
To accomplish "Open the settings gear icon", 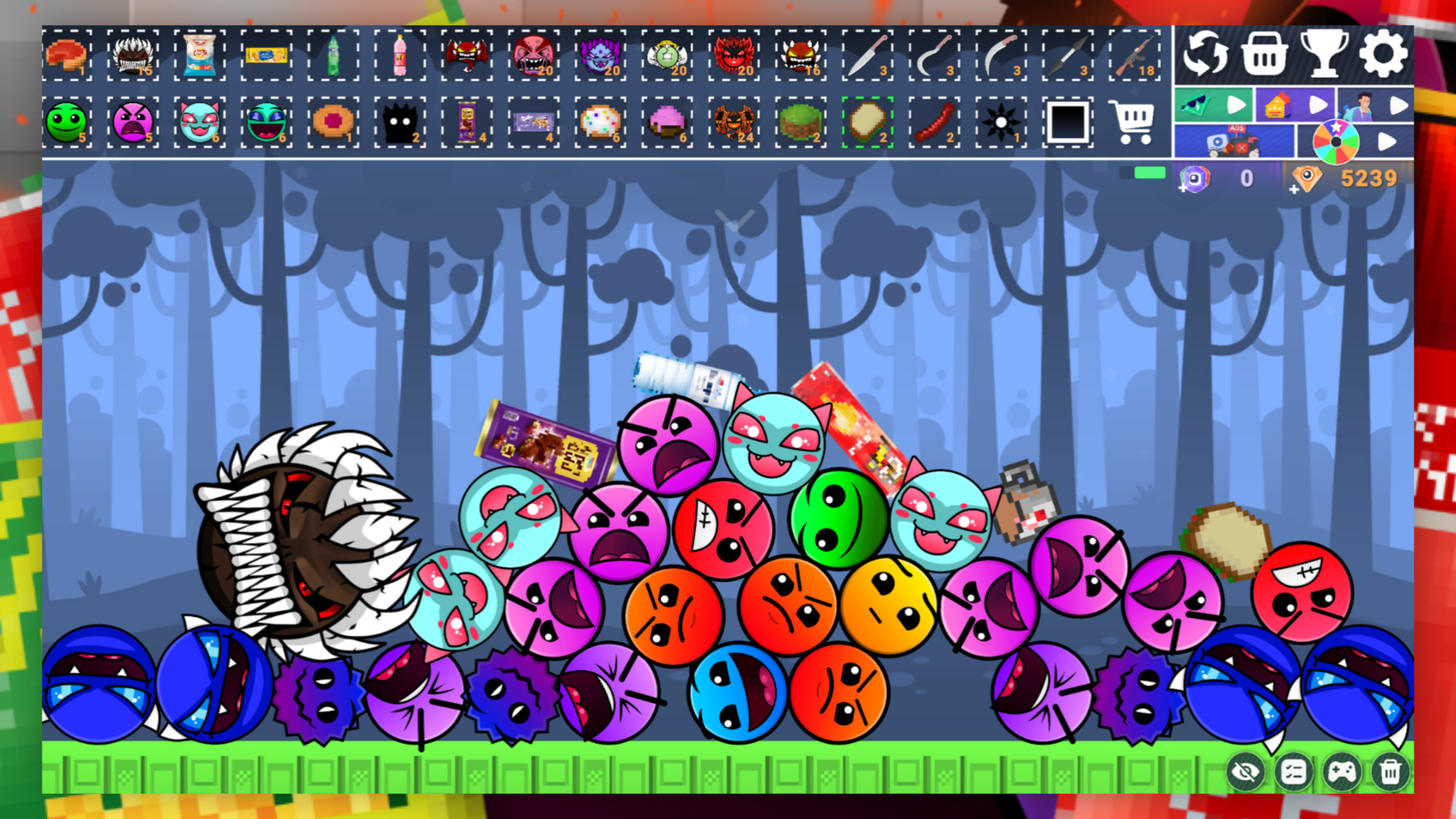I will coord(1383,54).
